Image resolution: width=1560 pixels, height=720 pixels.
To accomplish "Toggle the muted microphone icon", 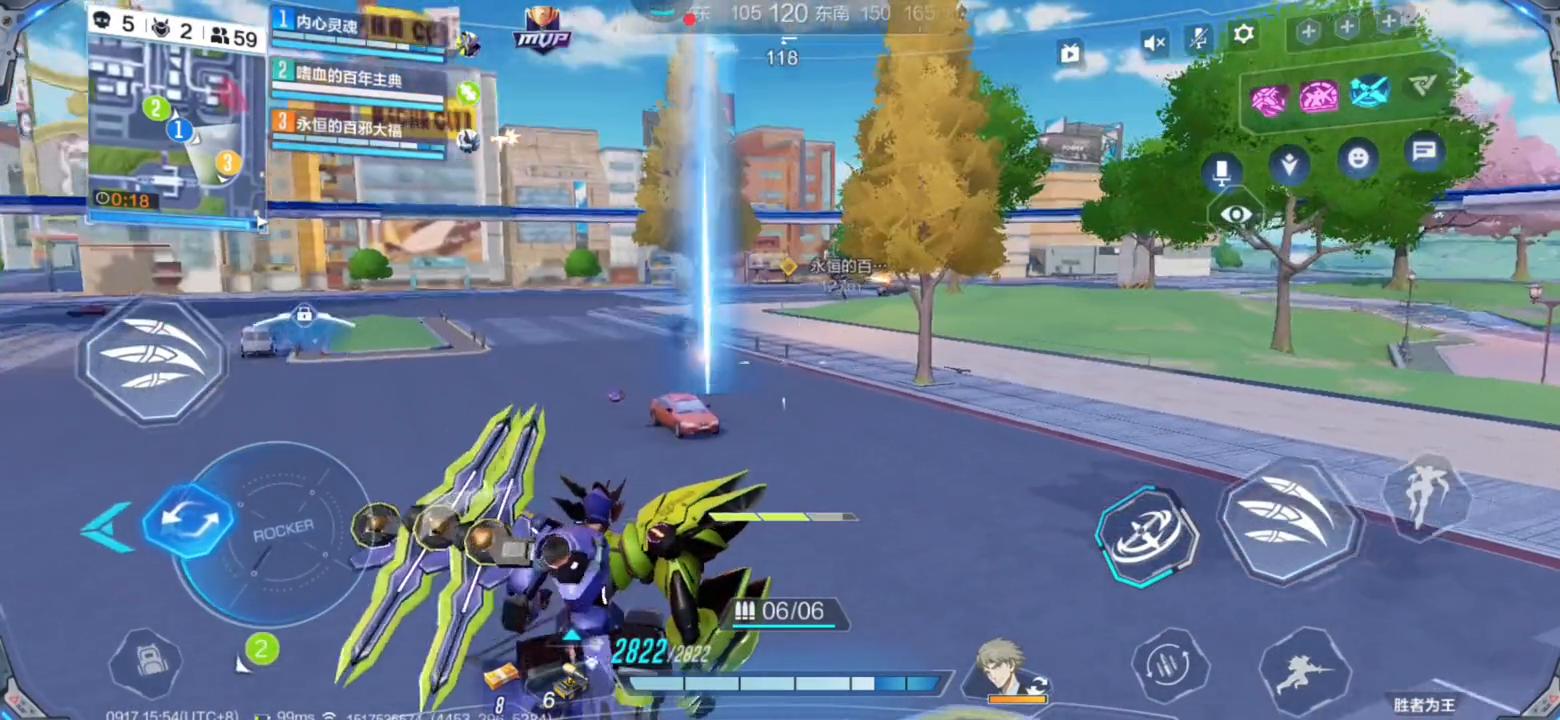I will pos(1199,40).
